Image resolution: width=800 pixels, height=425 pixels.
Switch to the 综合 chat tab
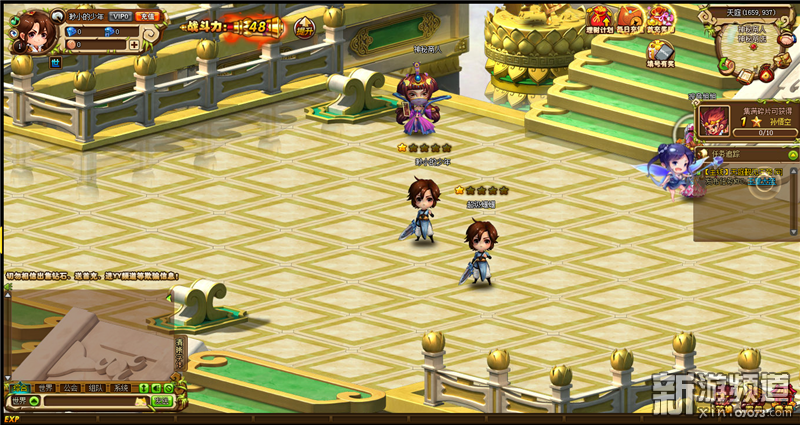tap(19, 387)
